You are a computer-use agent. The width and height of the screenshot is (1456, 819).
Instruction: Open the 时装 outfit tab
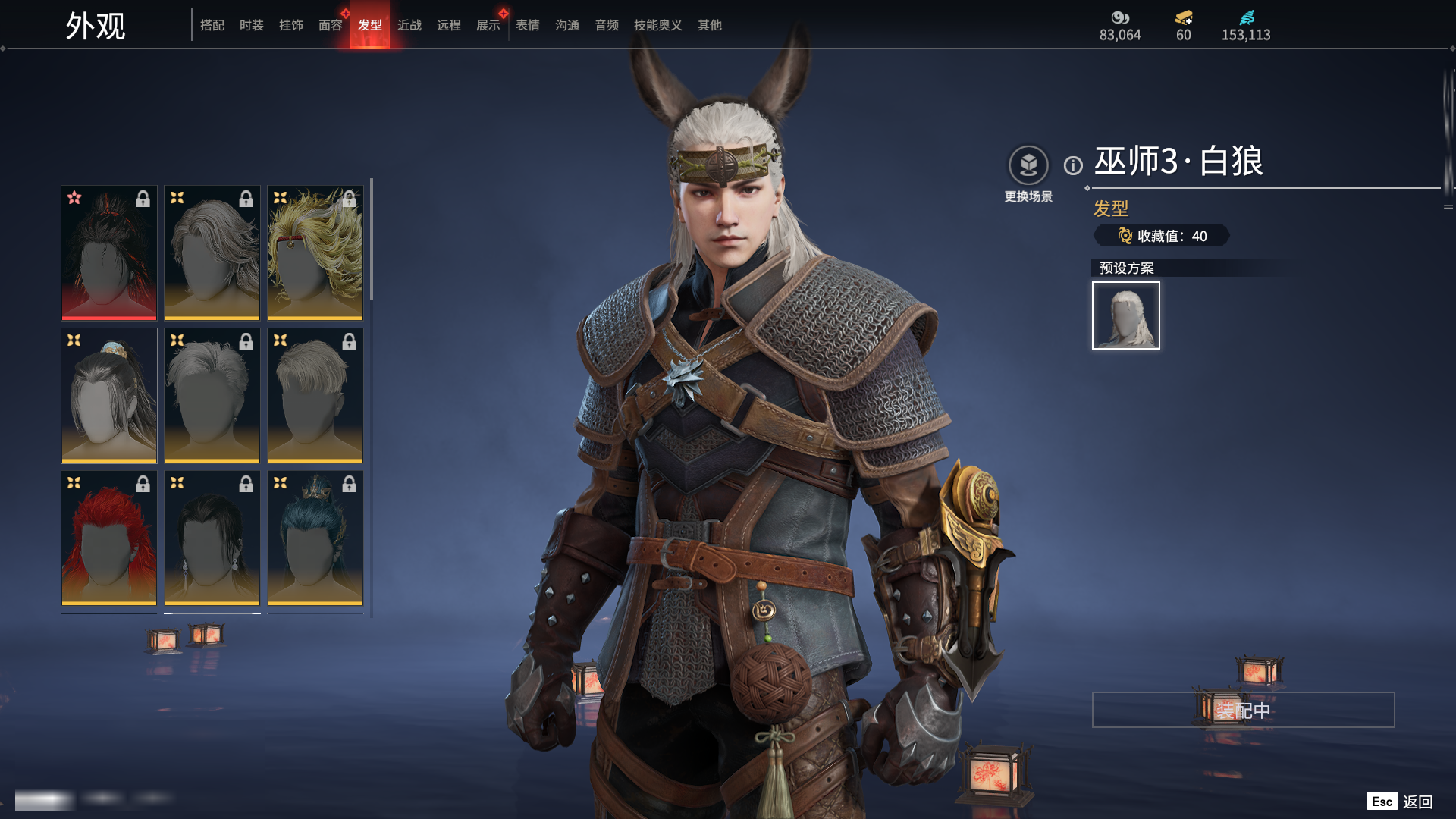pyautogui.click(x=251, y=25)
